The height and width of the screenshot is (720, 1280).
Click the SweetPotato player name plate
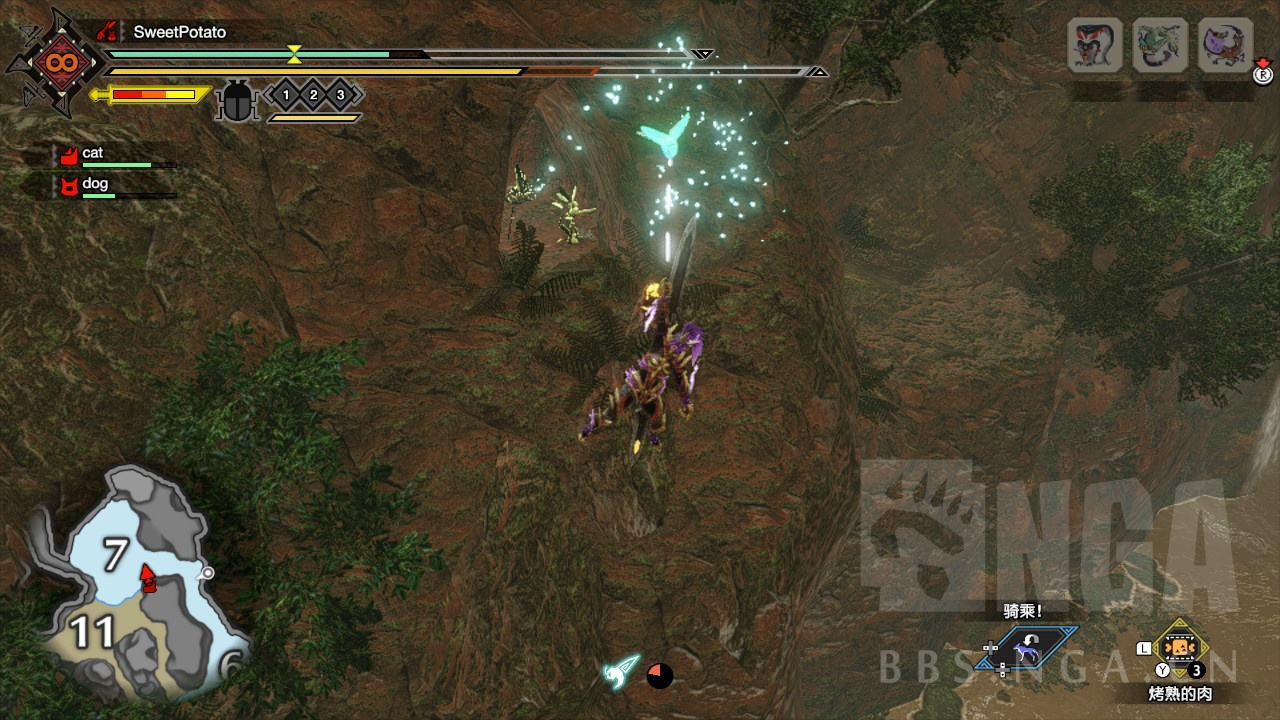(x=180, y=32)
